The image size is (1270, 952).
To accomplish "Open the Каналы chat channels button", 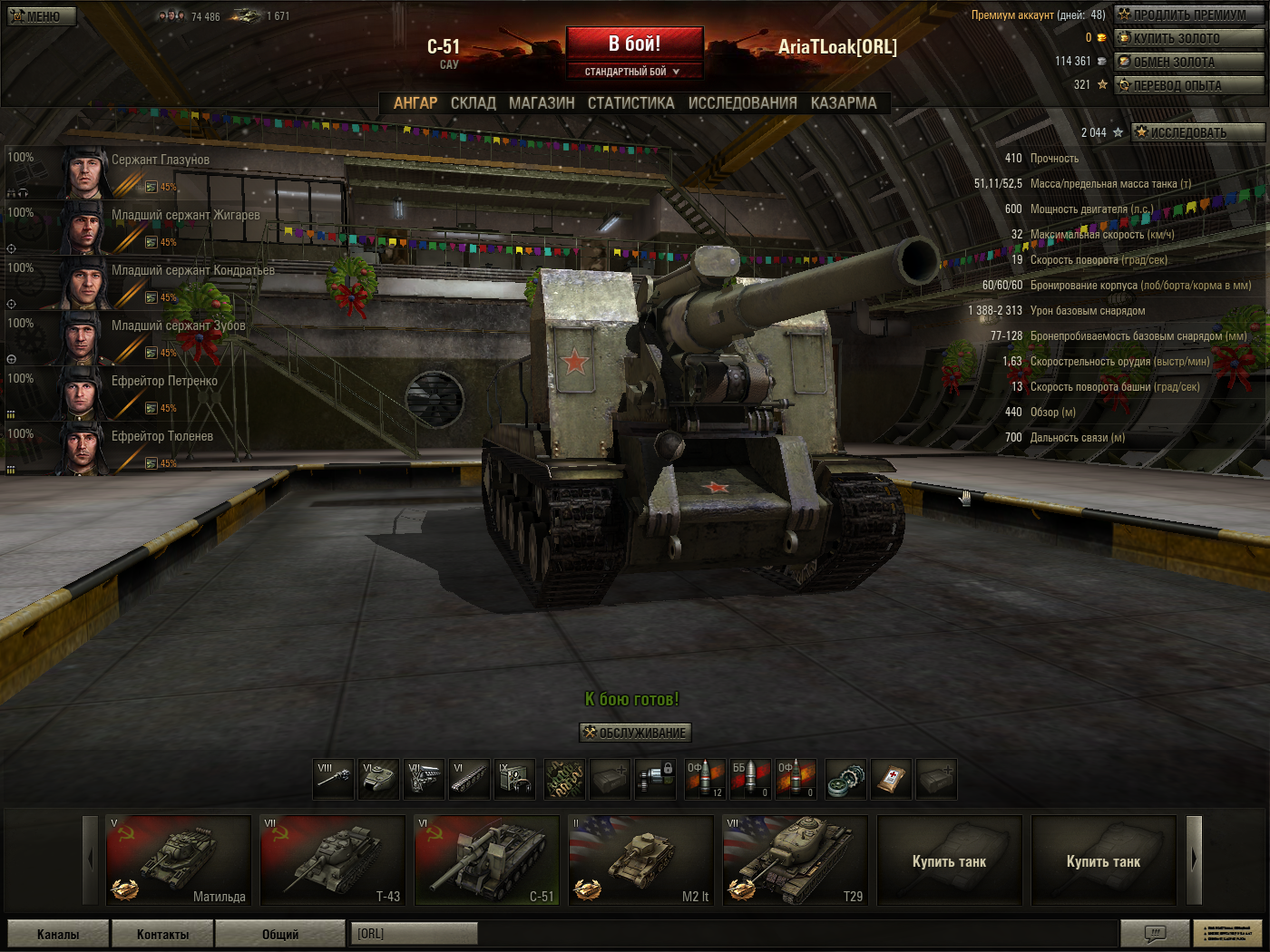I will [x=58, y=934].
